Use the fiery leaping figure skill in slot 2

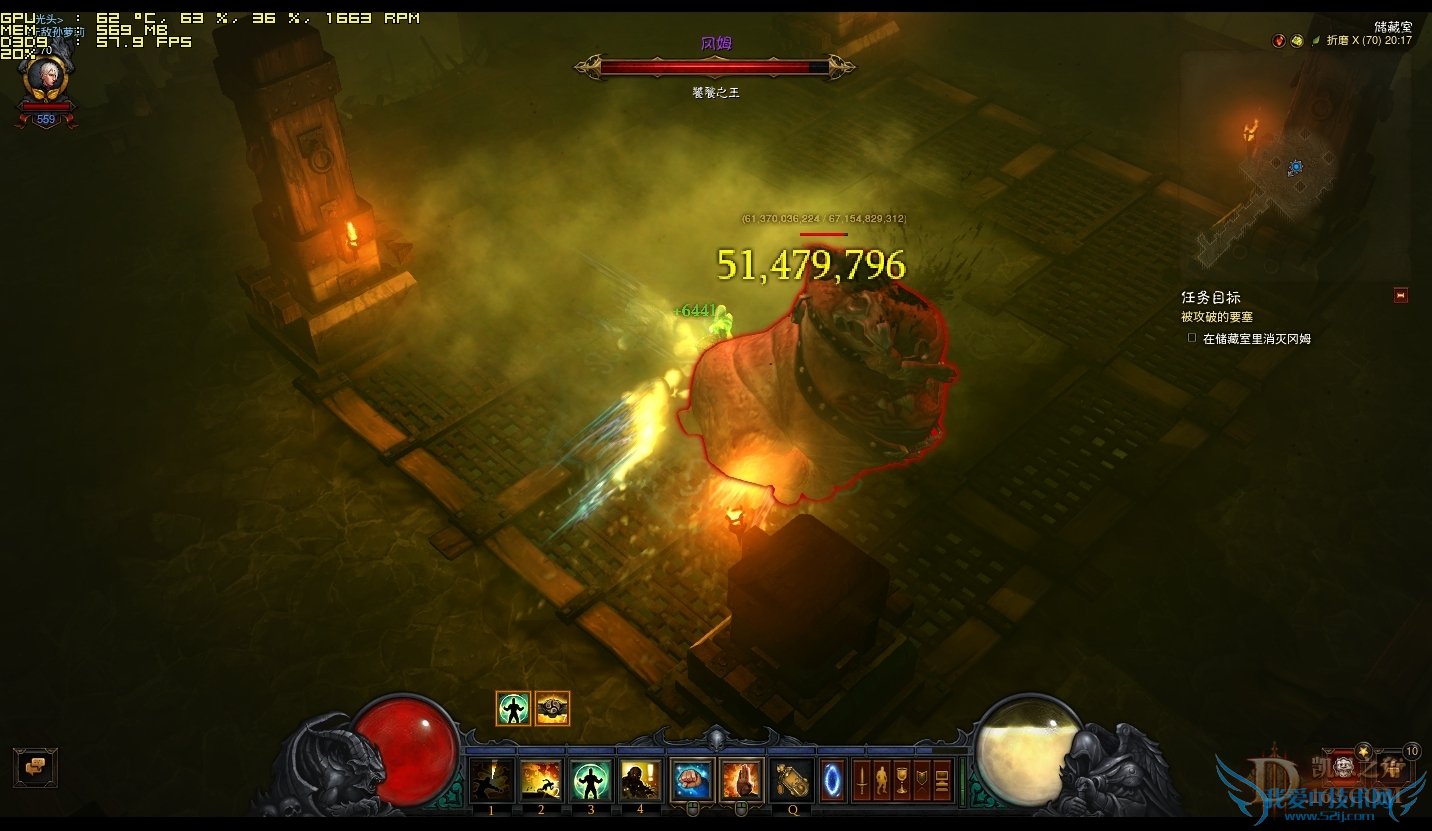click(541, 780)
